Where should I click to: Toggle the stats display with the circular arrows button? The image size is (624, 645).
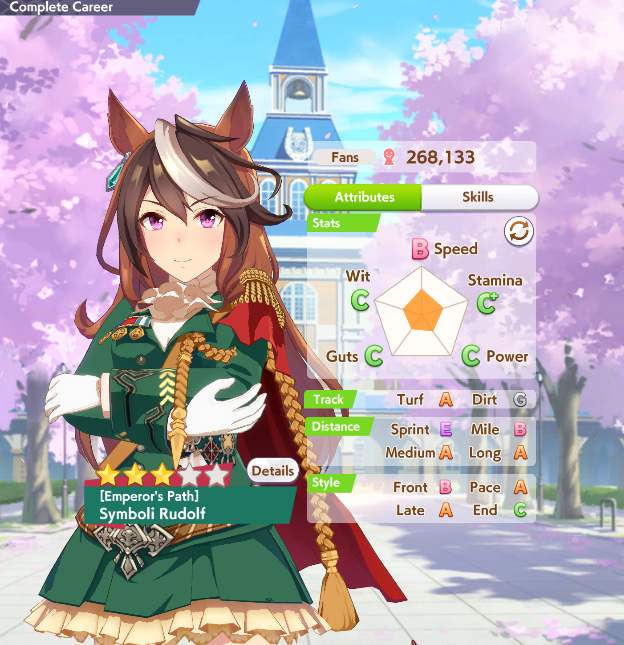click(x=519, y=231)
